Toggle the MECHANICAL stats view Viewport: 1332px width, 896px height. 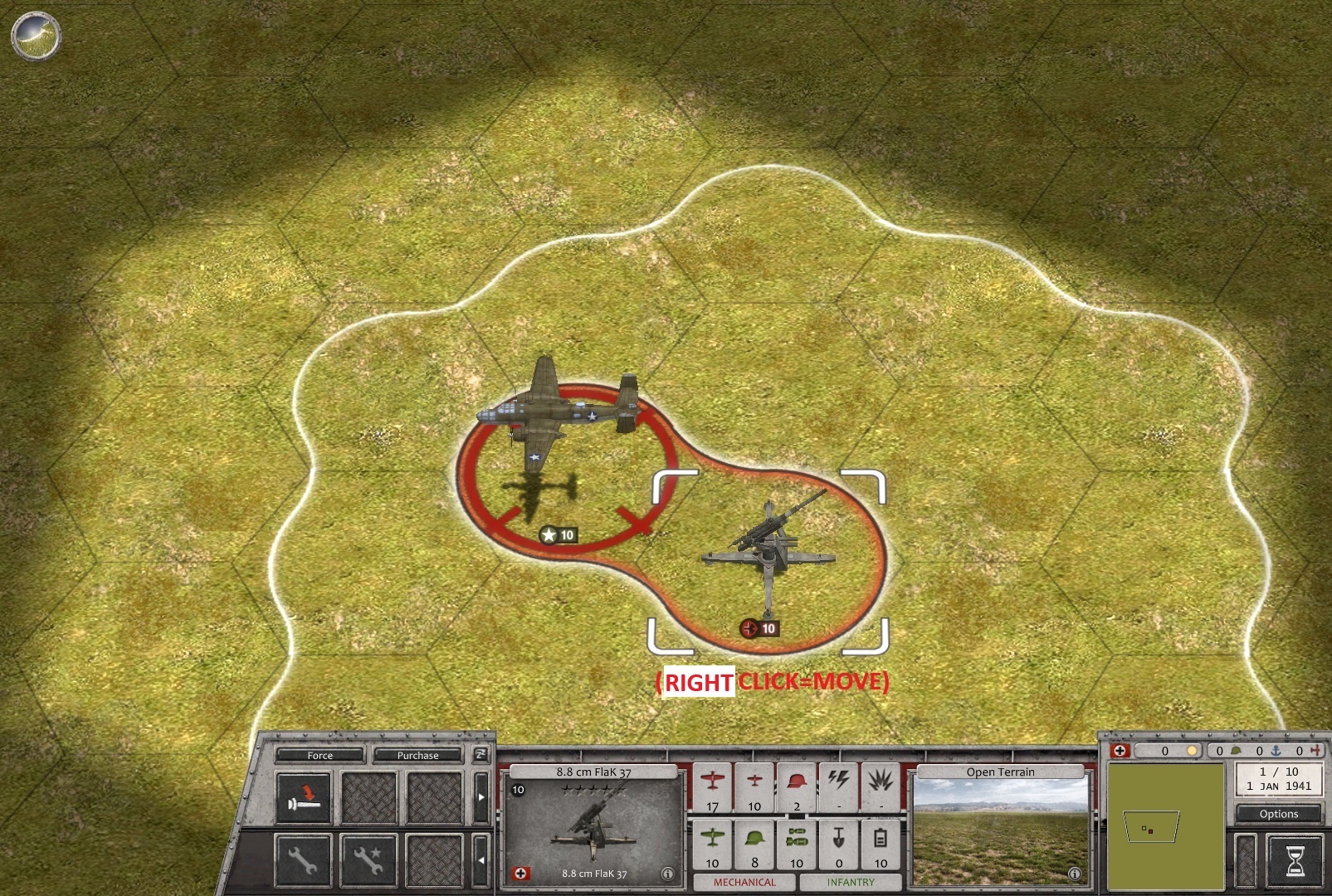745,883
